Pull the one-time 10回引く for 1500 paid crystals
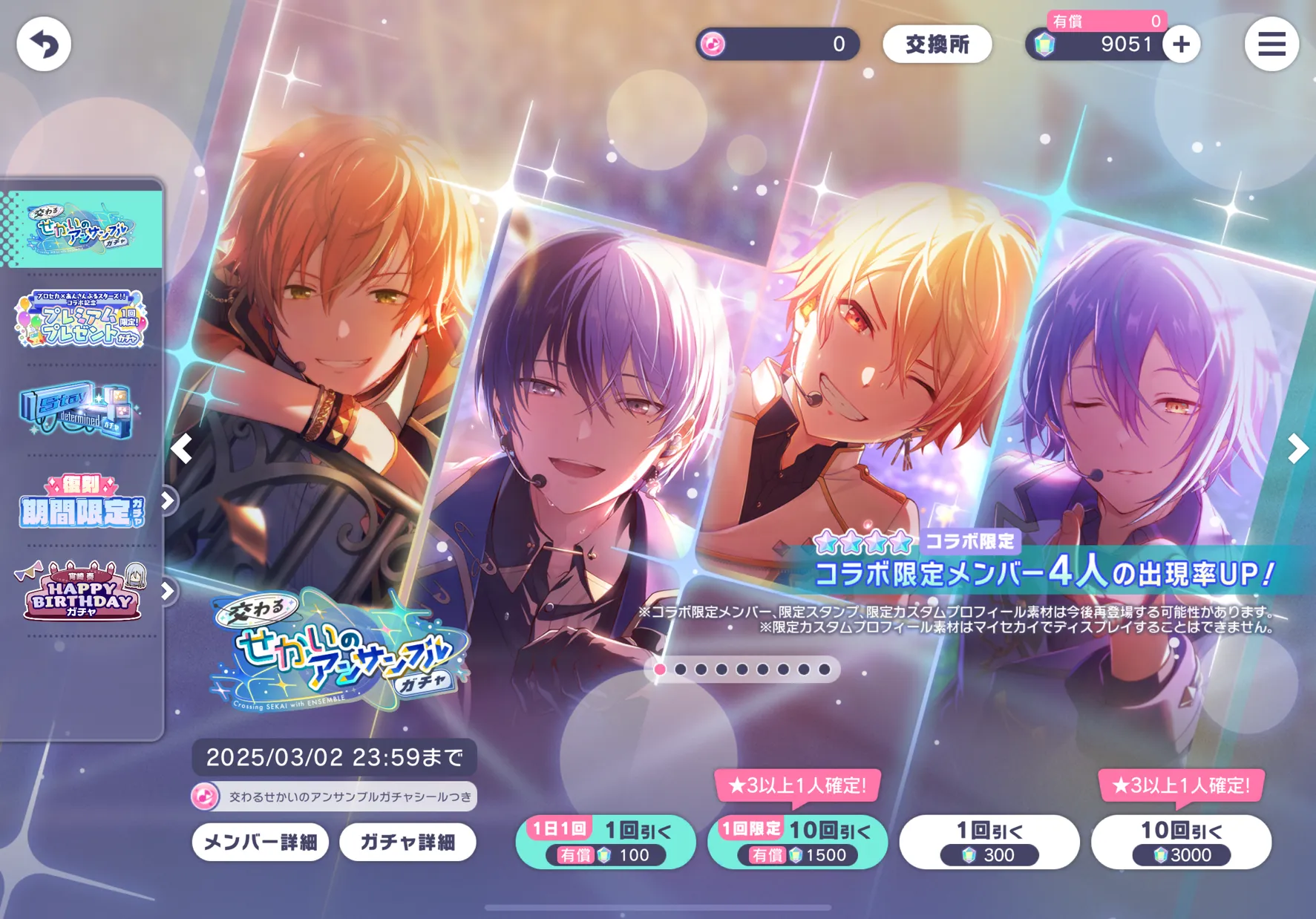This screenshot has width=1316, height=919. [x=797, y=842]
